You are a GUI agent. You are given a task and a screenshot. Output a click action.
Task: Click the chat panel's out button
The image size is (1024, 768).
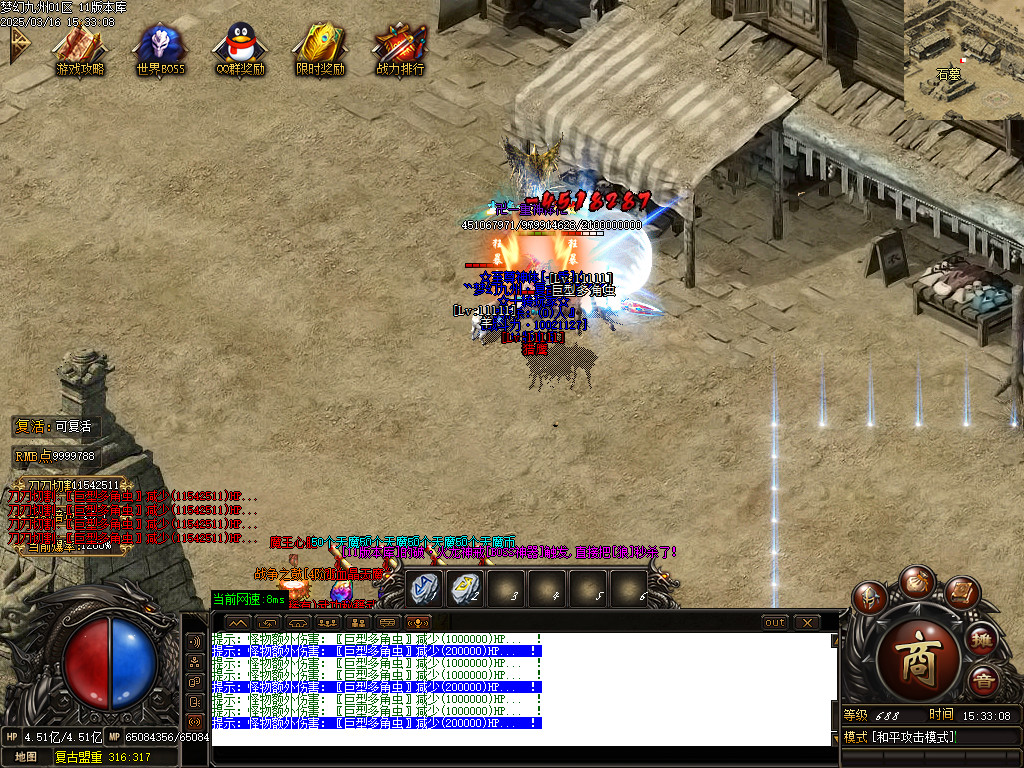click(775, 623)
